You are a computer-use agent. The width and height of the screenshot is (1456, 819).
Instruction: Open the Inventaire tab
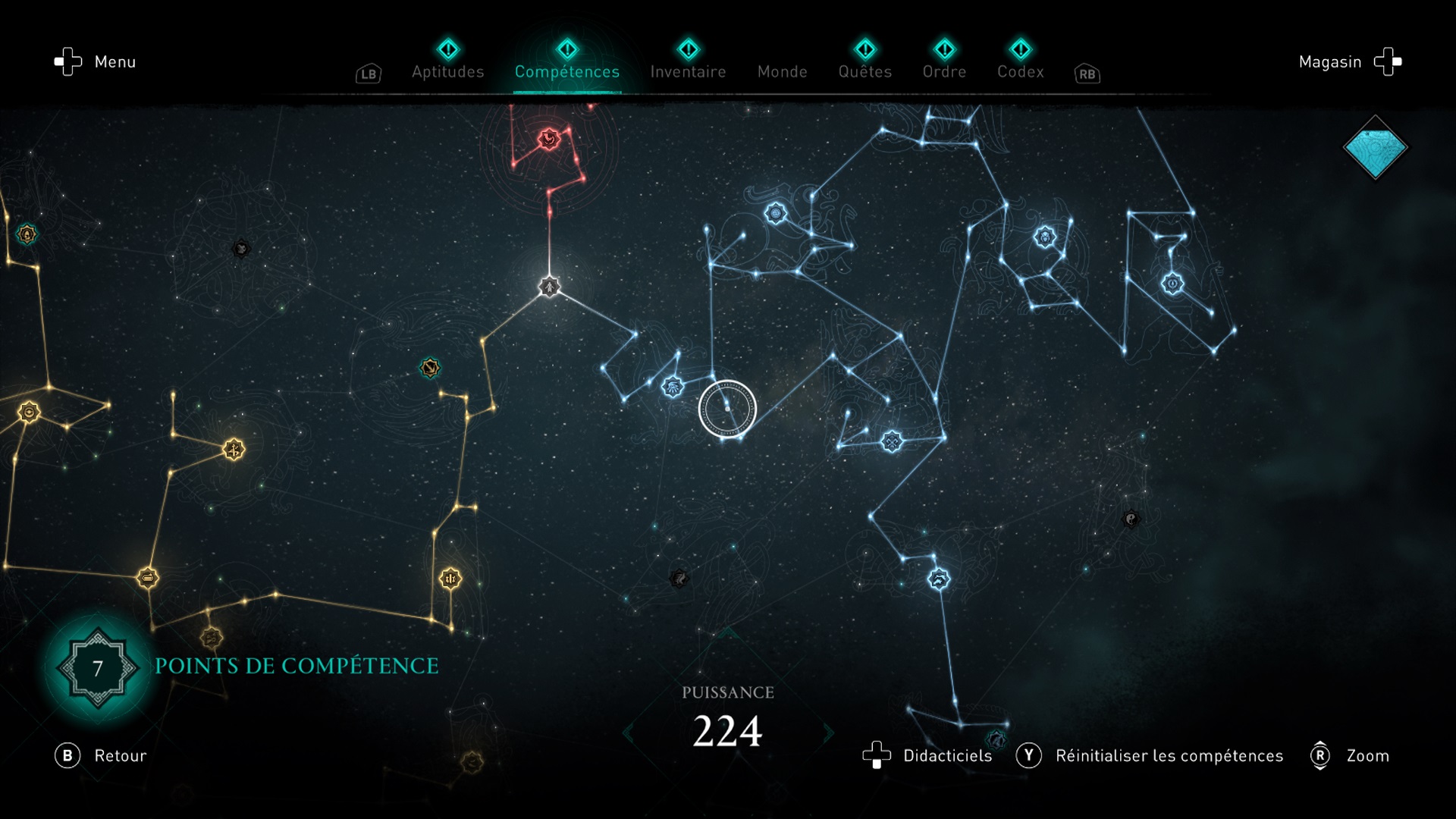click(688, 71)
